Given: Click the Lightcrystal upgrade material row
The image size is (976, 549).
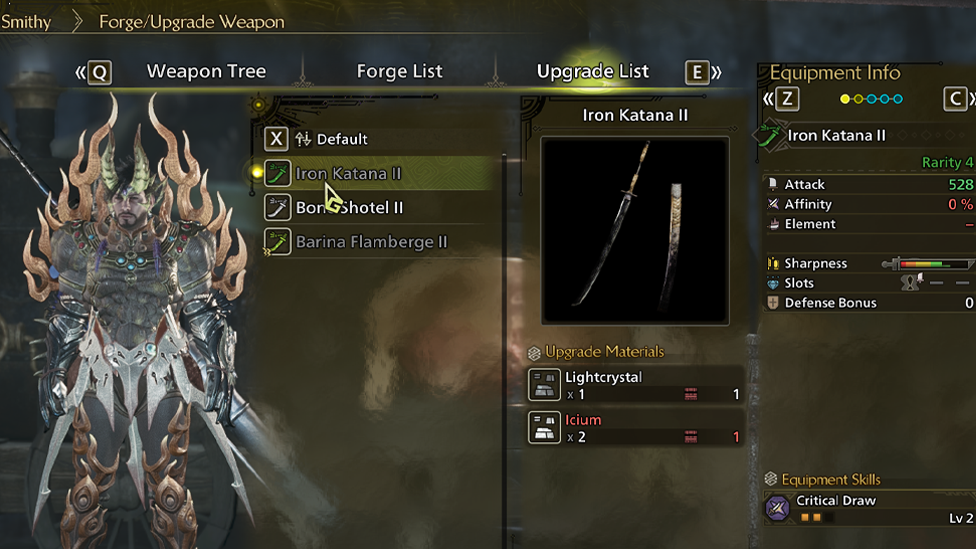Looking at the screenshot, I should click(636, 386).
